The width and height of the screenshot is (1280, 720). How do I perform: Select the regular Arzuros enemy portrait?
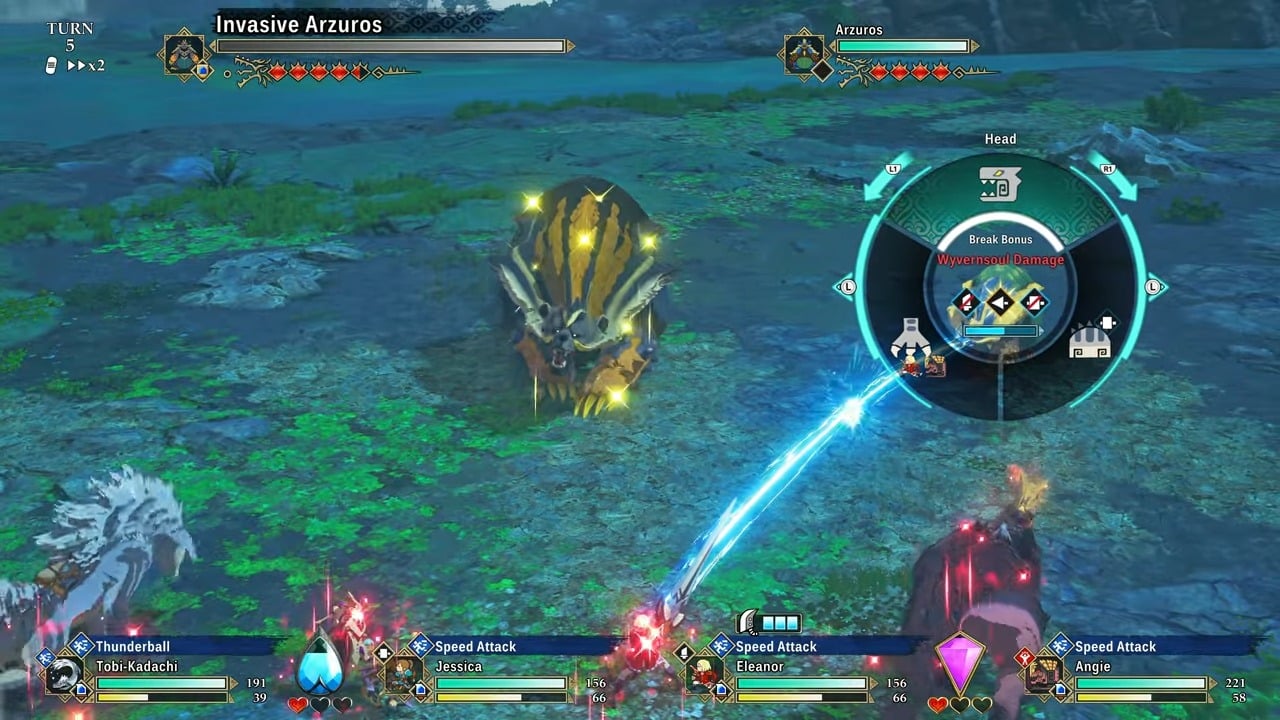point(804,54)
